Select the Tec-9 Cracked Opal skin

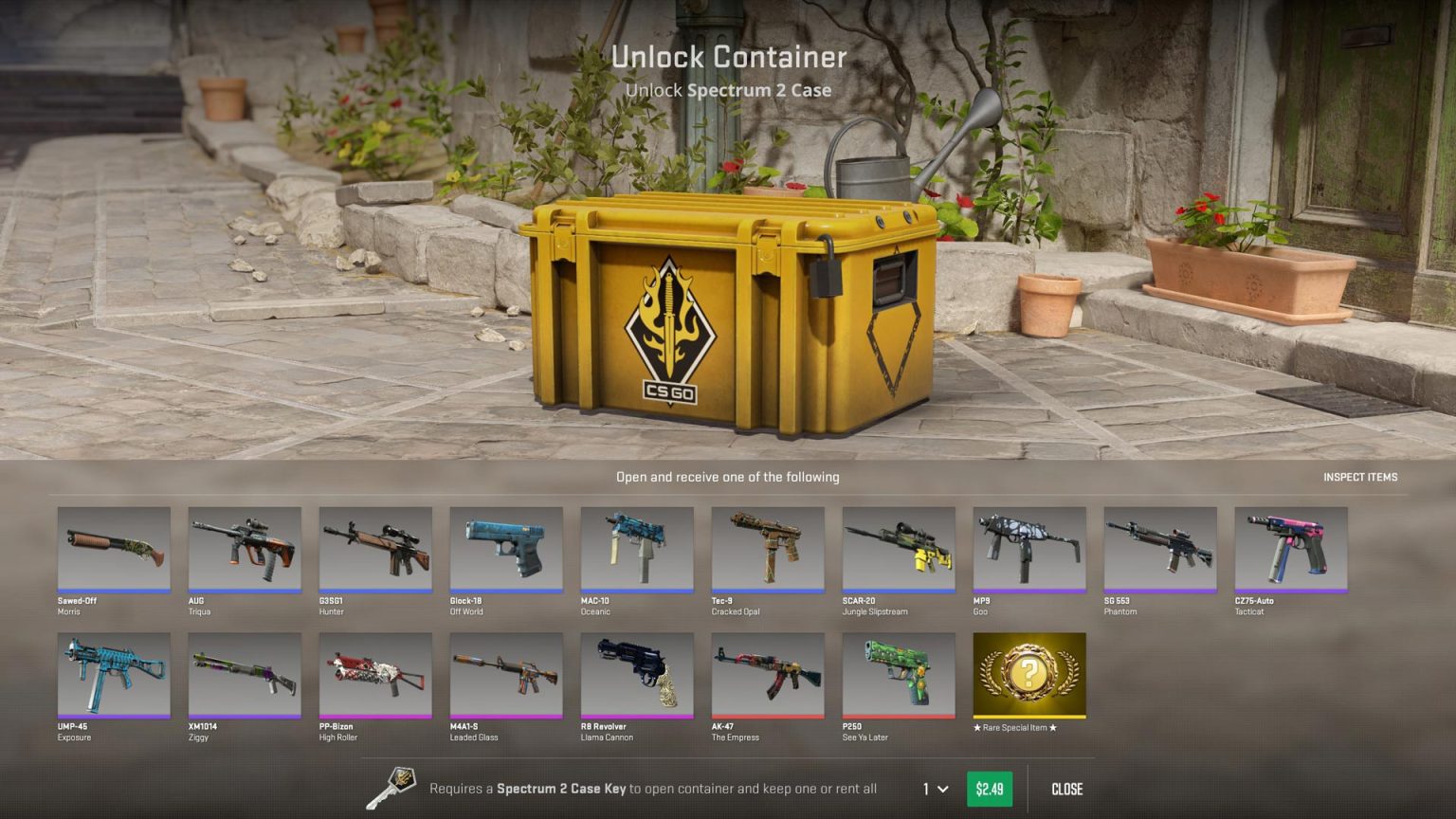point(768,550)
